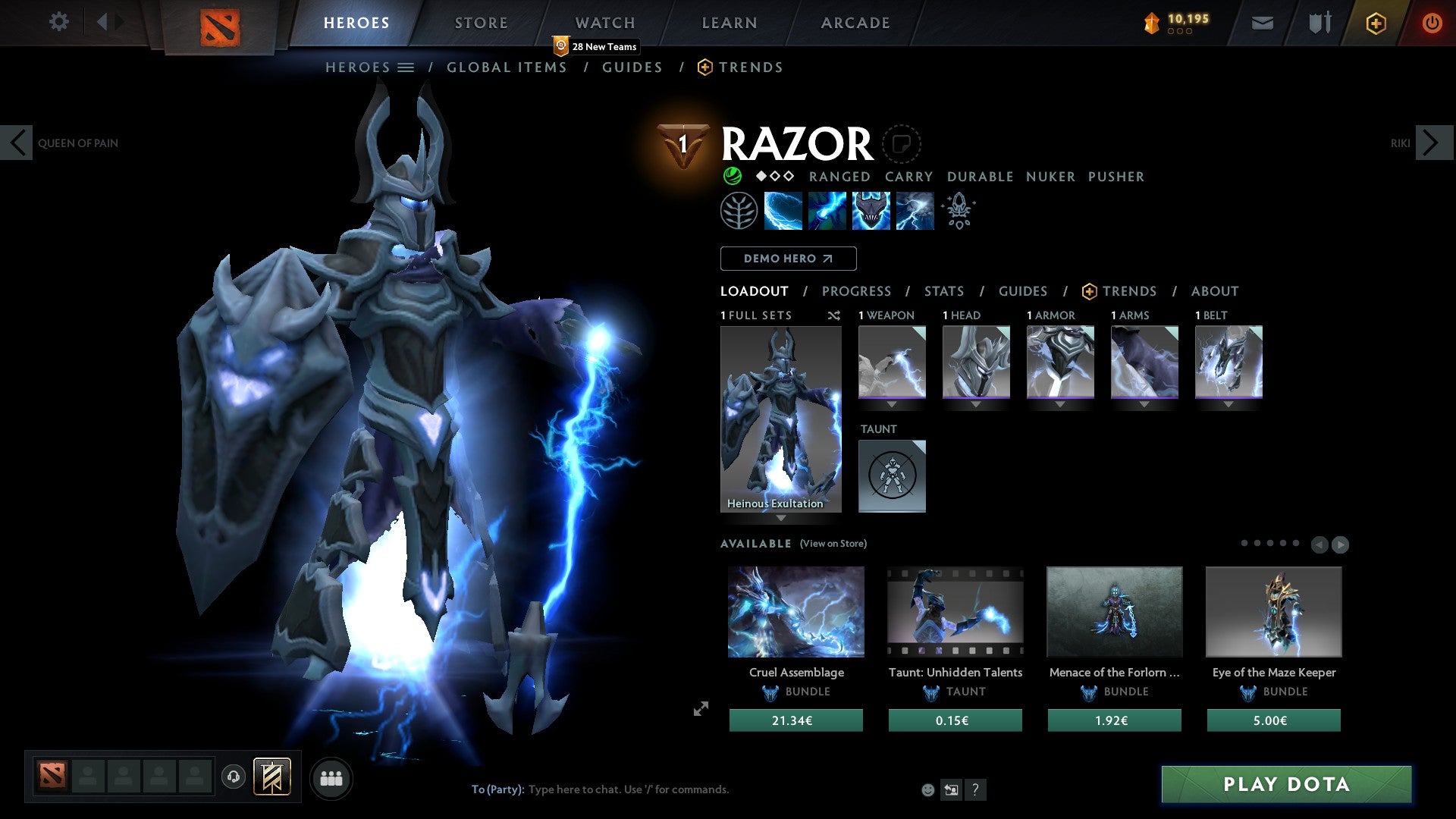1456x819 pixels.
Task: Toggle shuffle loadout next to Full Sets
Action: click(834, 315)
